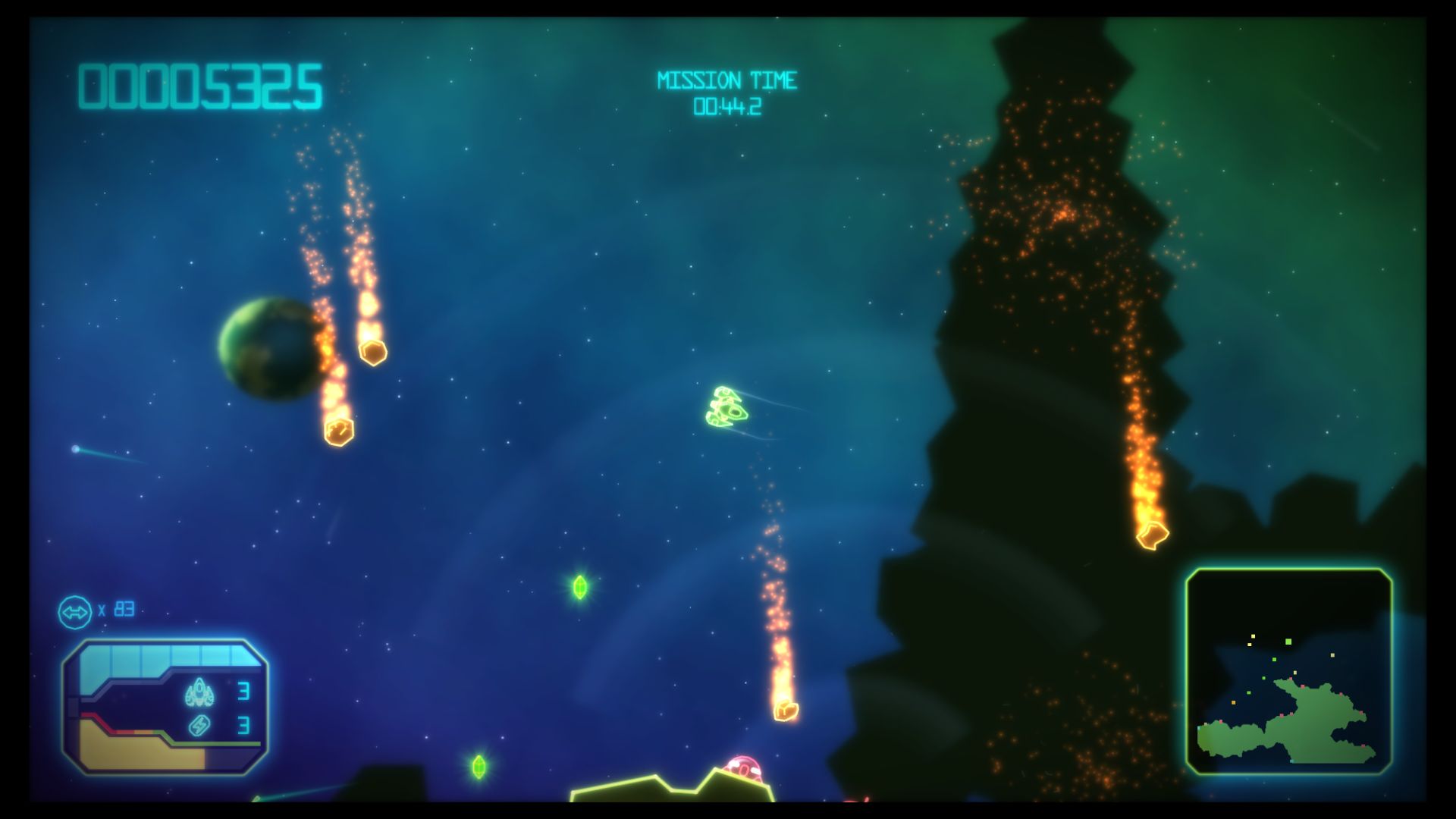1456x819 pixels.
Task: Click the lightning bolt smart bomb icon
Action: 200,726
